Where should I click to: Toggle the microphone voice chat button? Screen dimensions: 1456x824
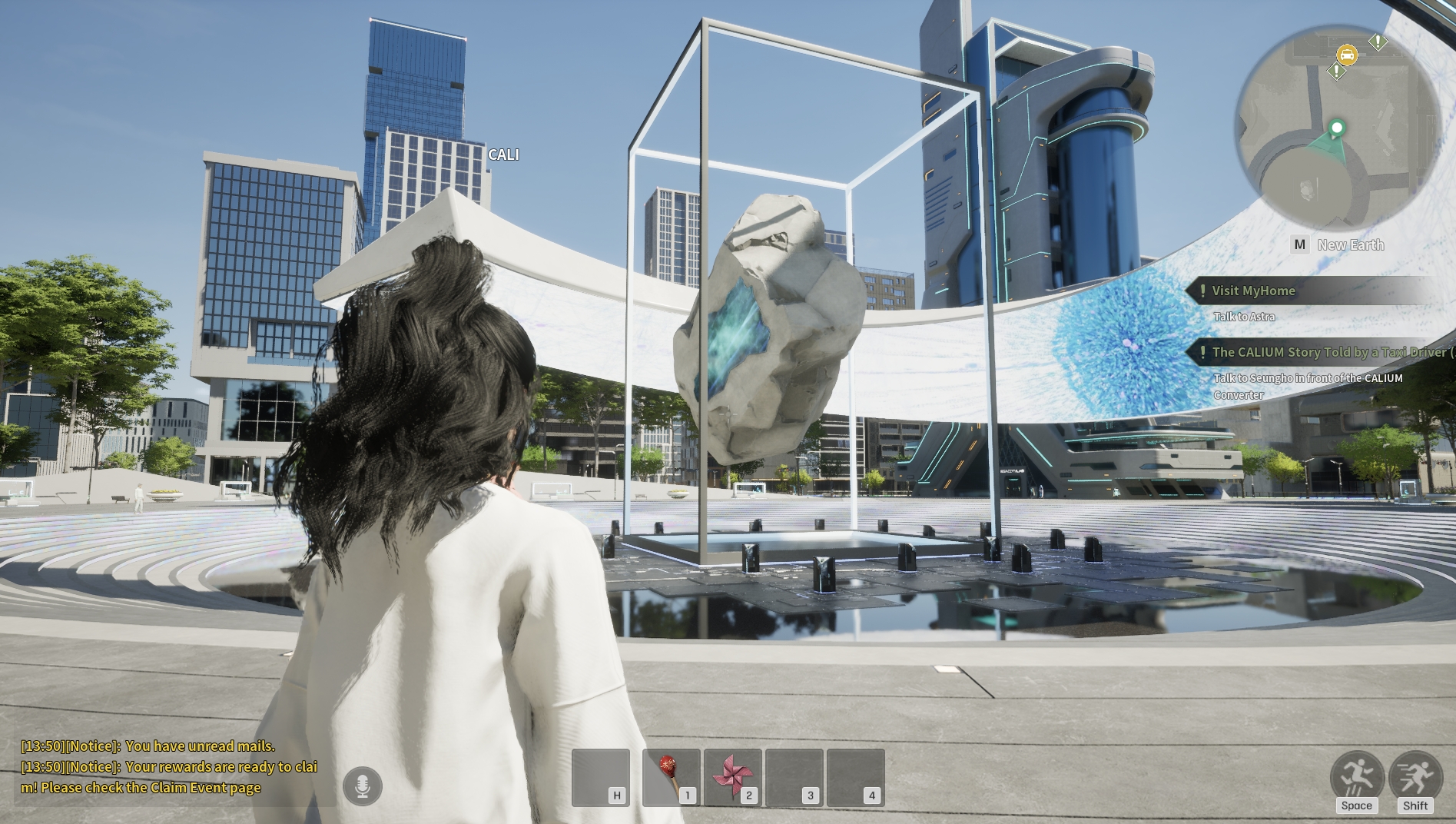click(x=363, y=786)
